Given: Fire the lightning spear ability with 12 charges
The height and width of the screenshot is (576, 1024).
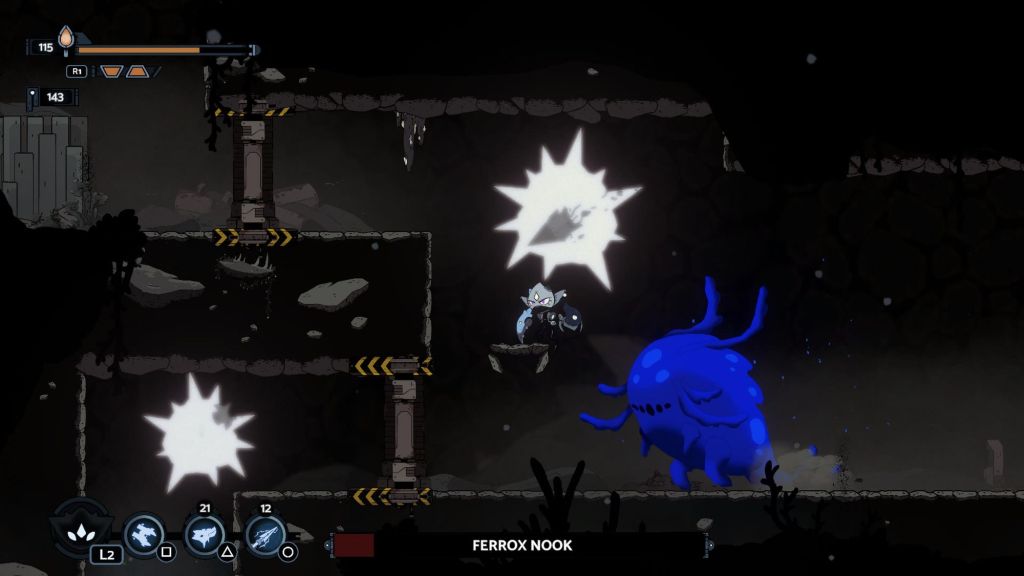Looking at the screenshot, I should (265, 534).
